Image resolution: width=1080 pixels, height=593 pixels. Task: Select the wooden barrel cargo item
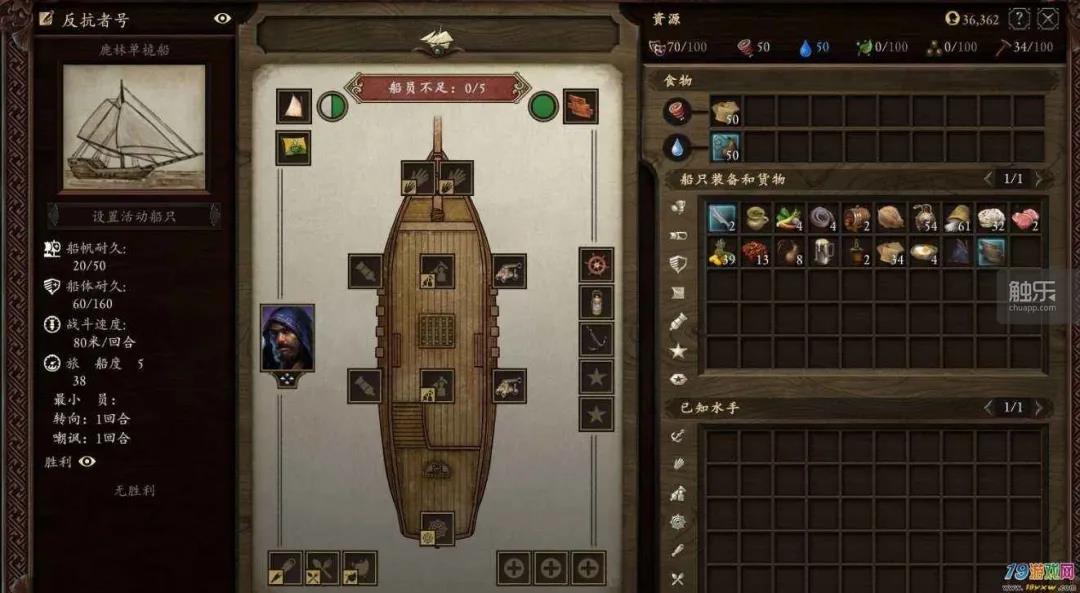857,217
